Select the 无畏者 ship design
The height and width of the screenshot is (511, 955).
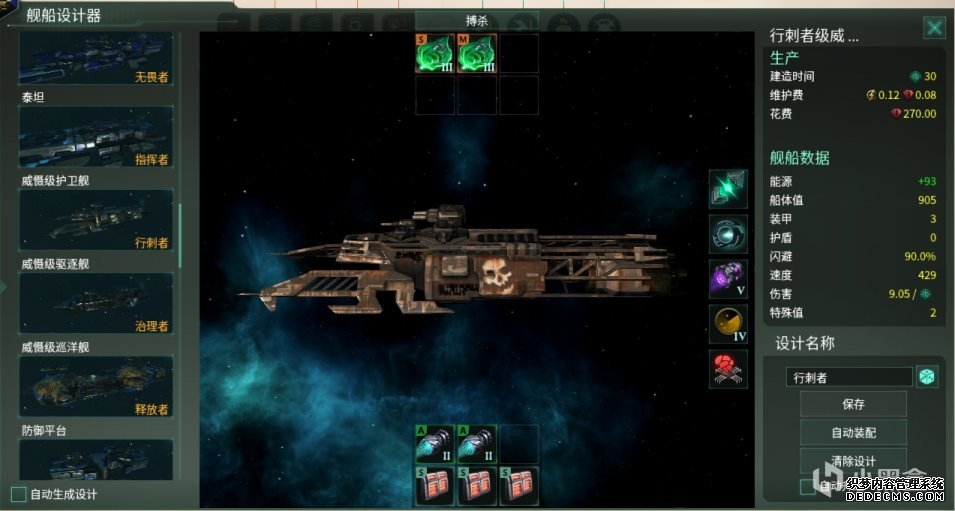[96, 59]
